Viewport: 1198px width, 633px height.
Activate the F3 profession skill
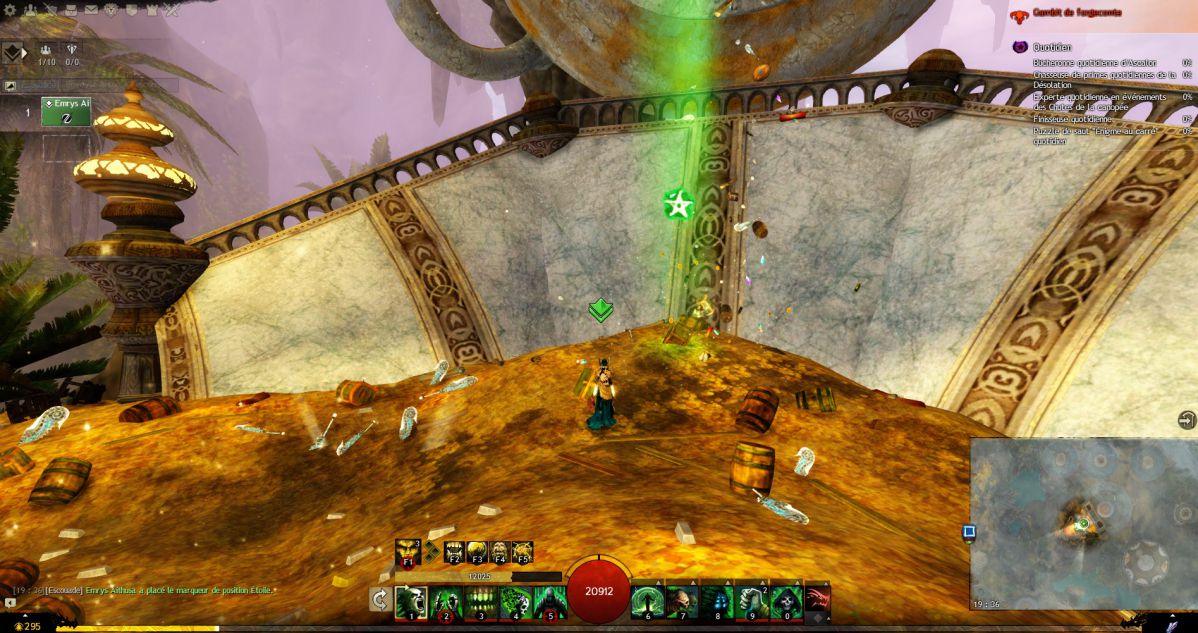click(x=476, y=552)
